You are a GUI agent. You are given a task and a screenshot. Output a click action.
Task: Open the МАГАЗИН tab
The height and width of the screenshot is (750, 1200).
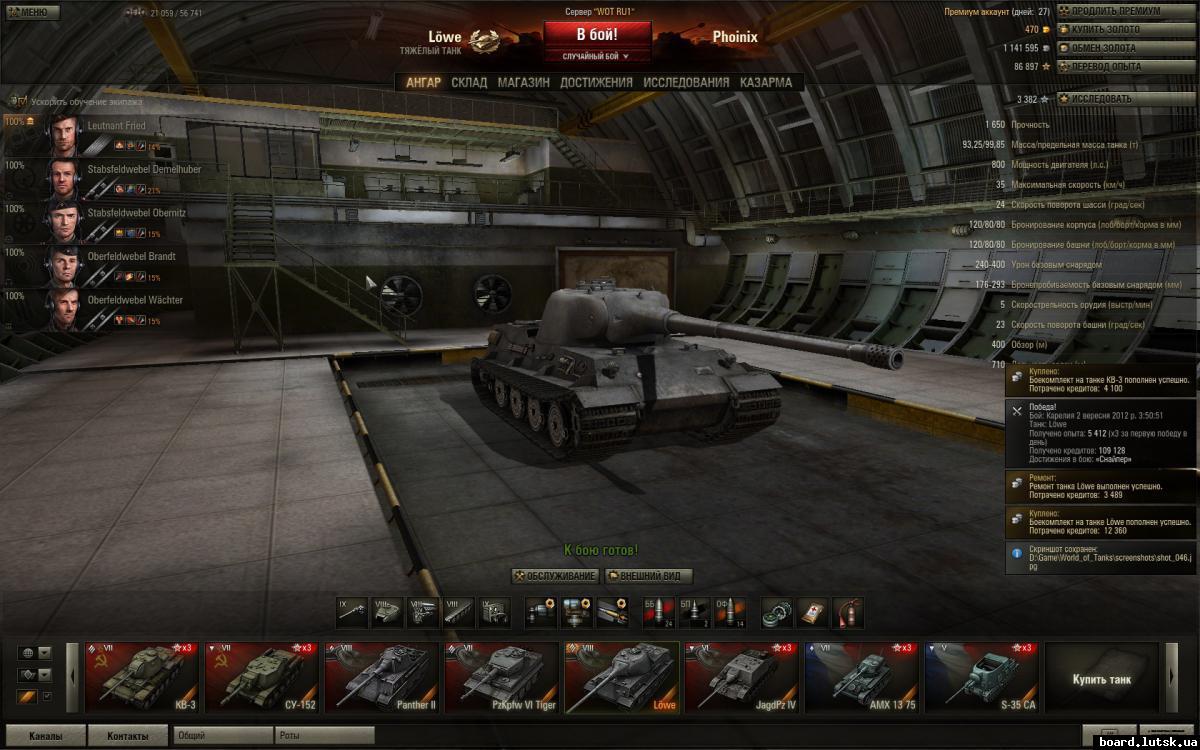[x=523, y=83]
